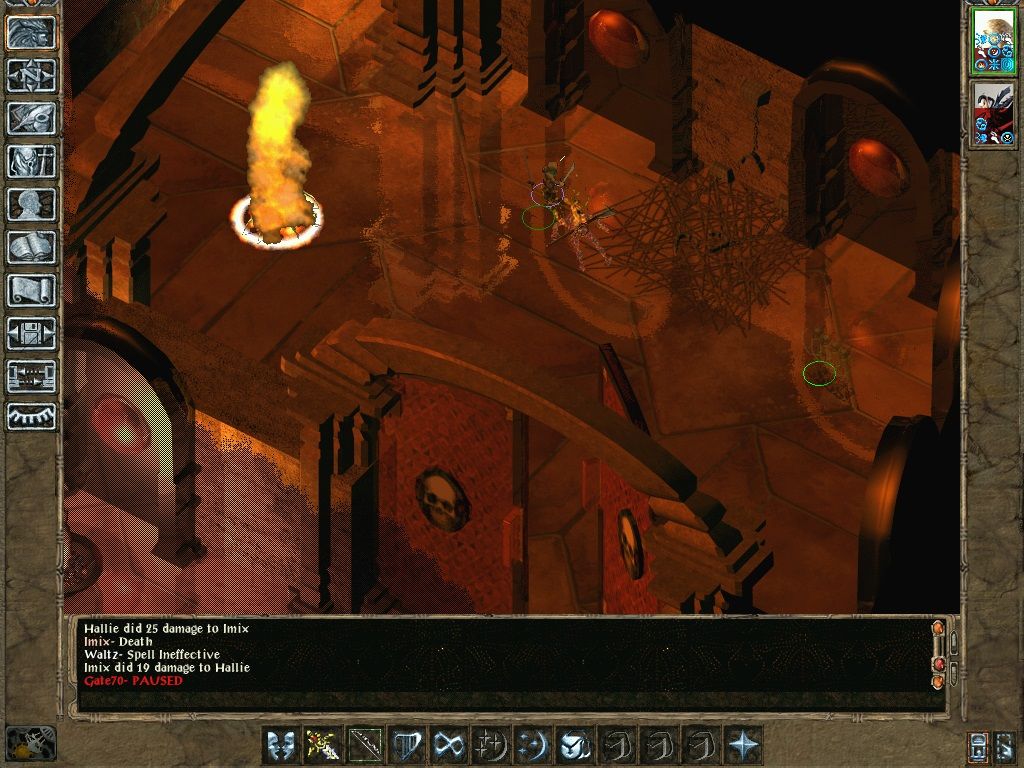This screenshot has height=768, width=1024.
Task: Open the multiplayer settings button
Action: click(31, 376)
